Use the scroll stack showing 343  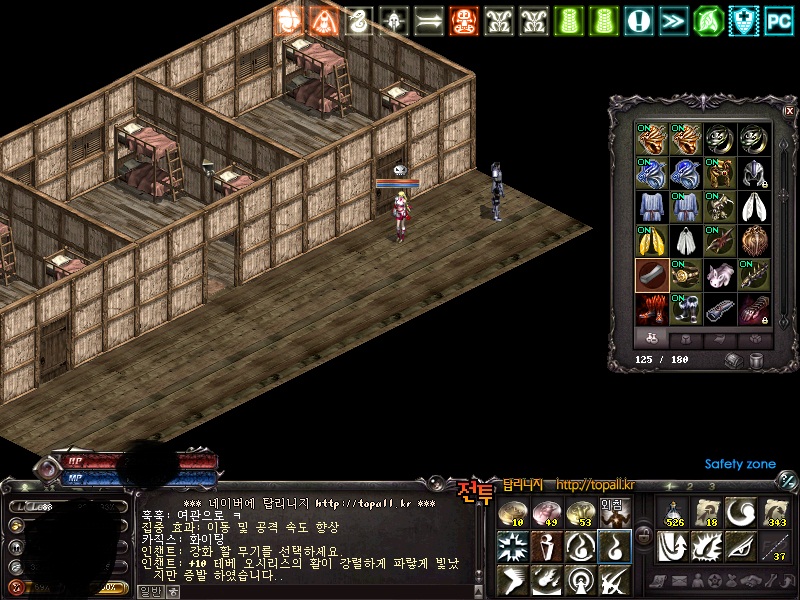[775, 512]
